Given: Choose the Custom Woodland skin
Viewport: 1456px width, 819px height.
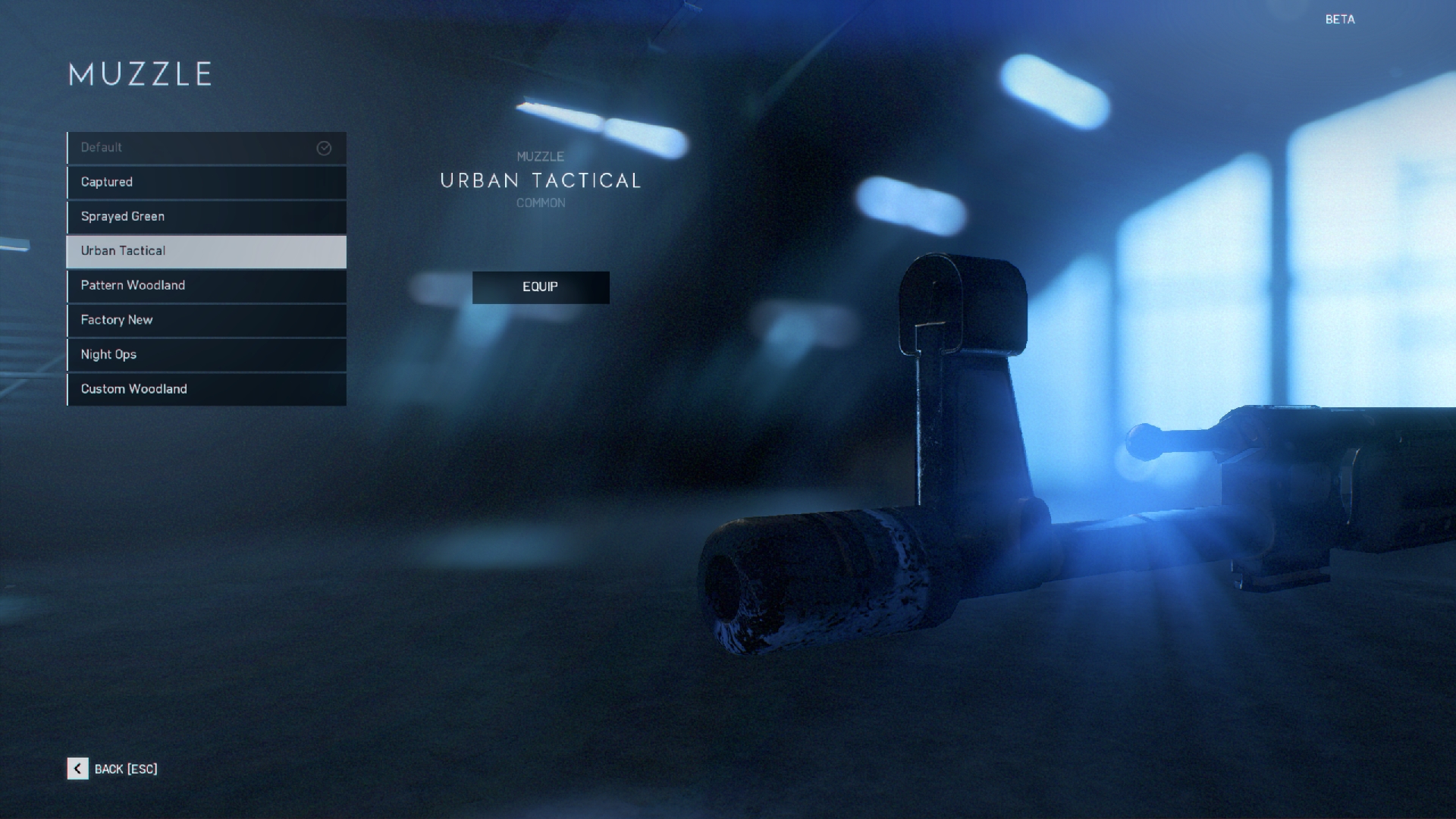Looking at the screenshot, I should 206,389.
